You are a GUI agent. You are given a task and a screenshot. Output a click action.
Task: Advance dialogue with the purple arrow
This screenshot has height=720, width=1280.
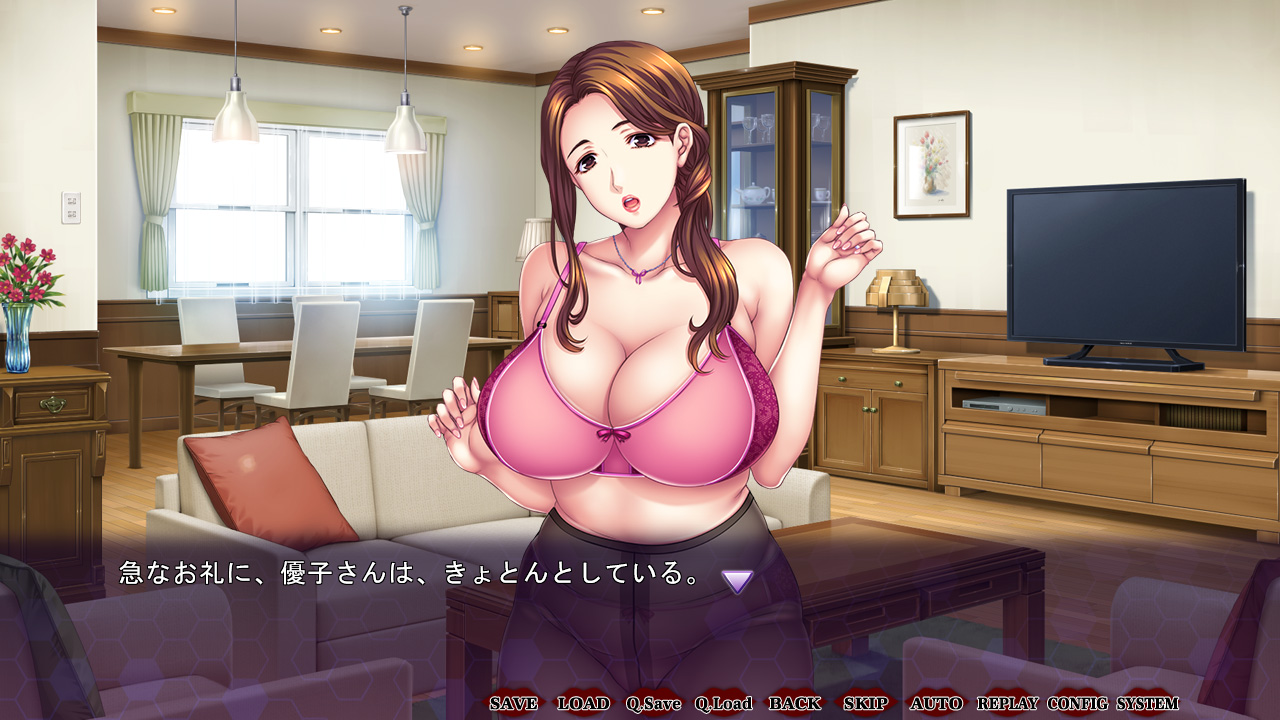737,581
